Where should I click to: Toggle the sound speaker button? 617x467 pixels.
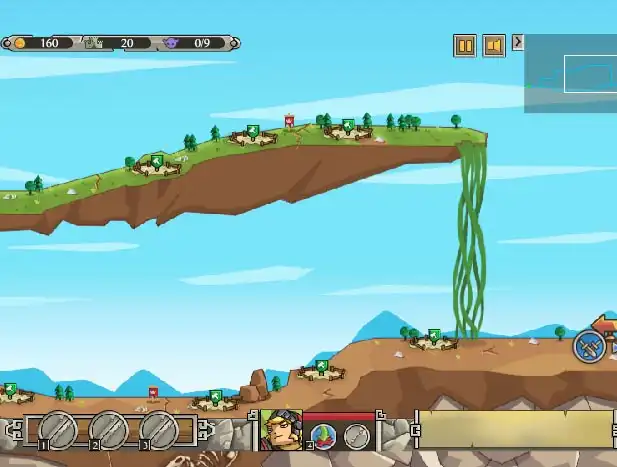(492, 45)
